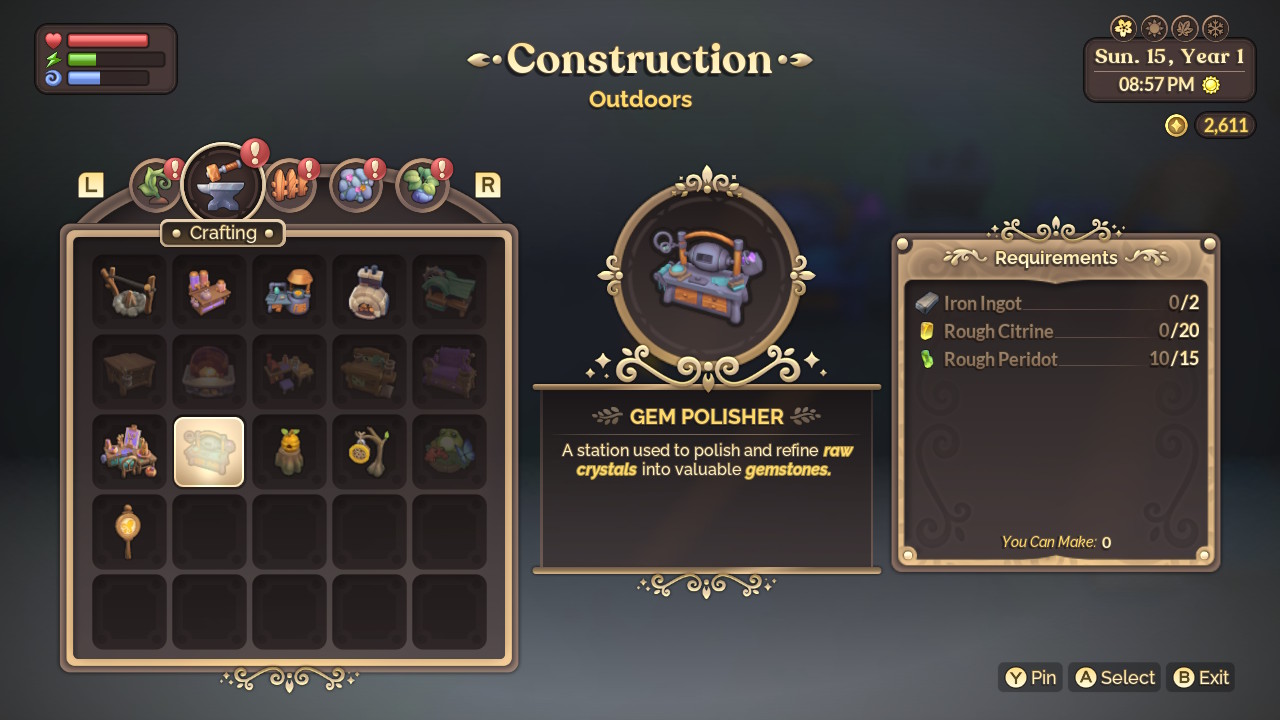The image size is (1280, 720).
Task: Switch to the fencing category tab
Action: [x=289, y=183]
